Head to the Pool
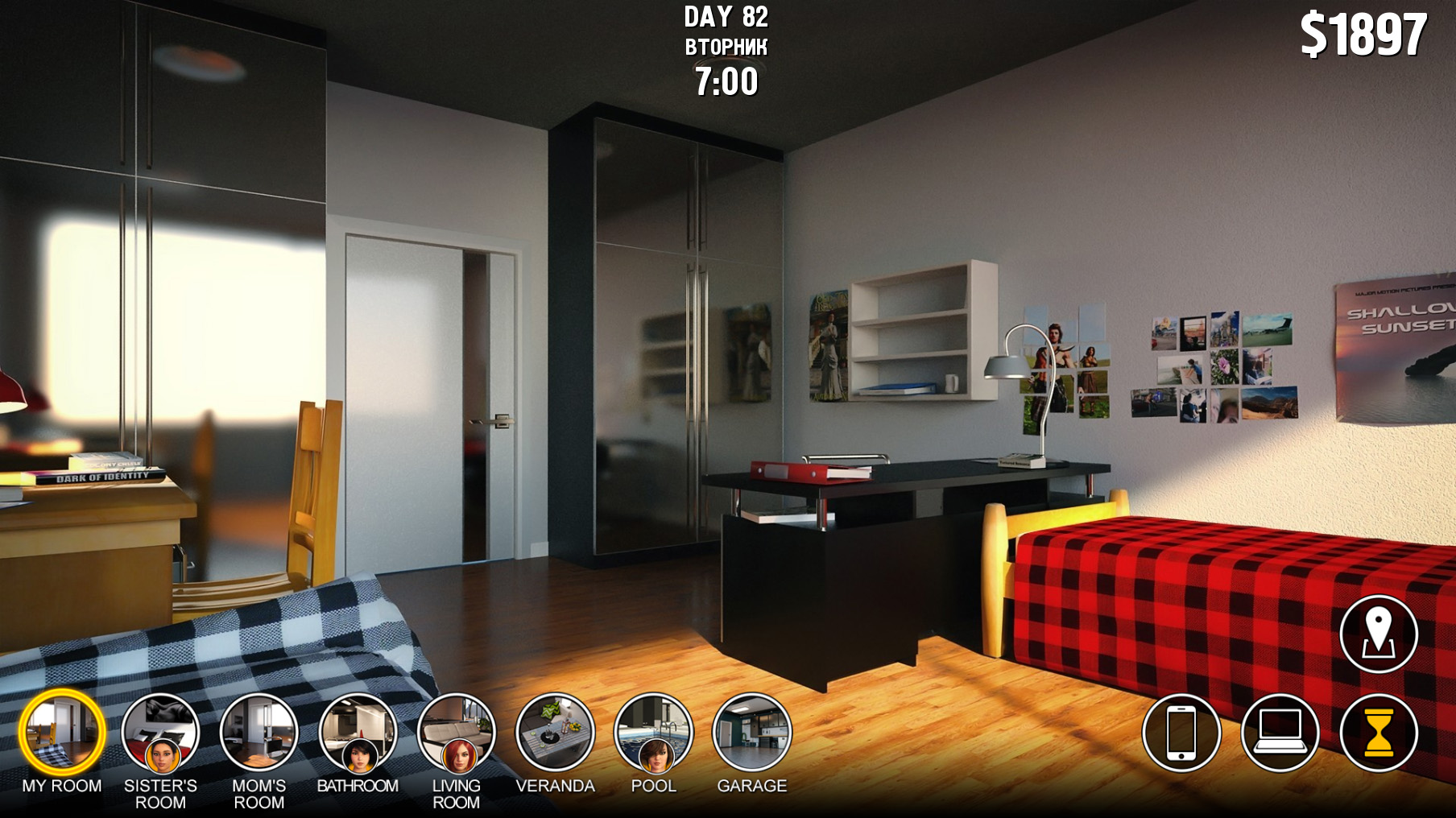The width and height of the screenshot is (1456, 818). (x=653, y=733)
